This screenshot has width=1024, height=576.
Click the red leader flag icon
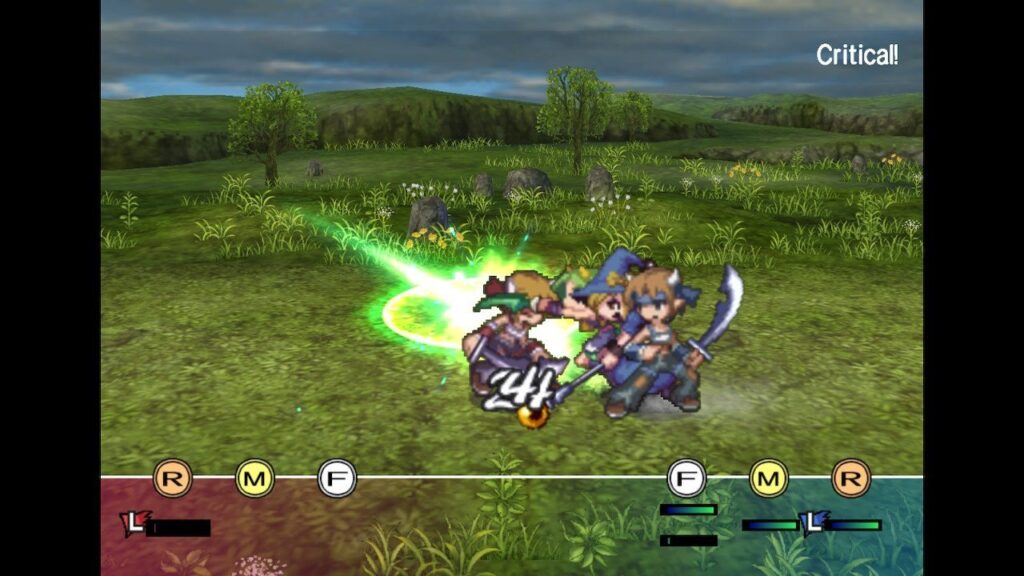[132, 523]
